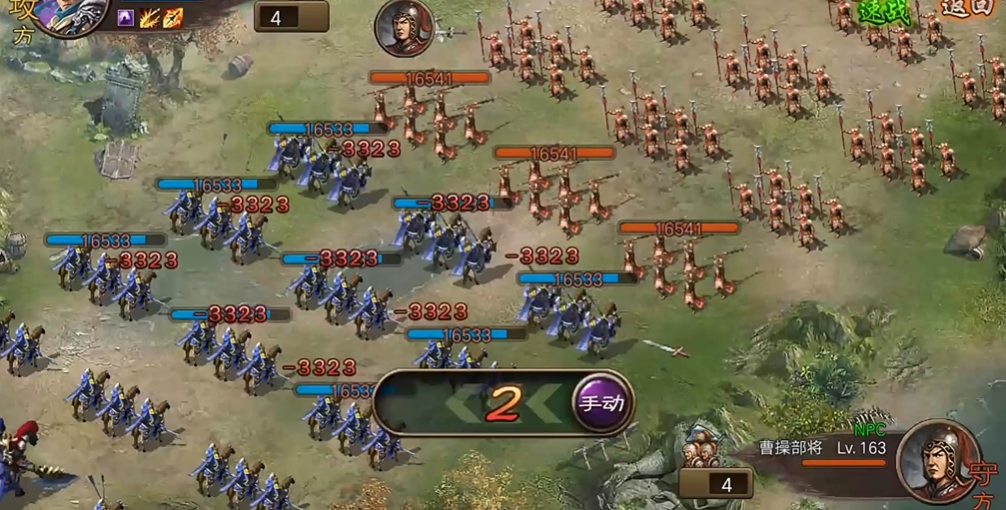
Task: Activate the fiery burst skill icon
Action: (x=150, y=17)
